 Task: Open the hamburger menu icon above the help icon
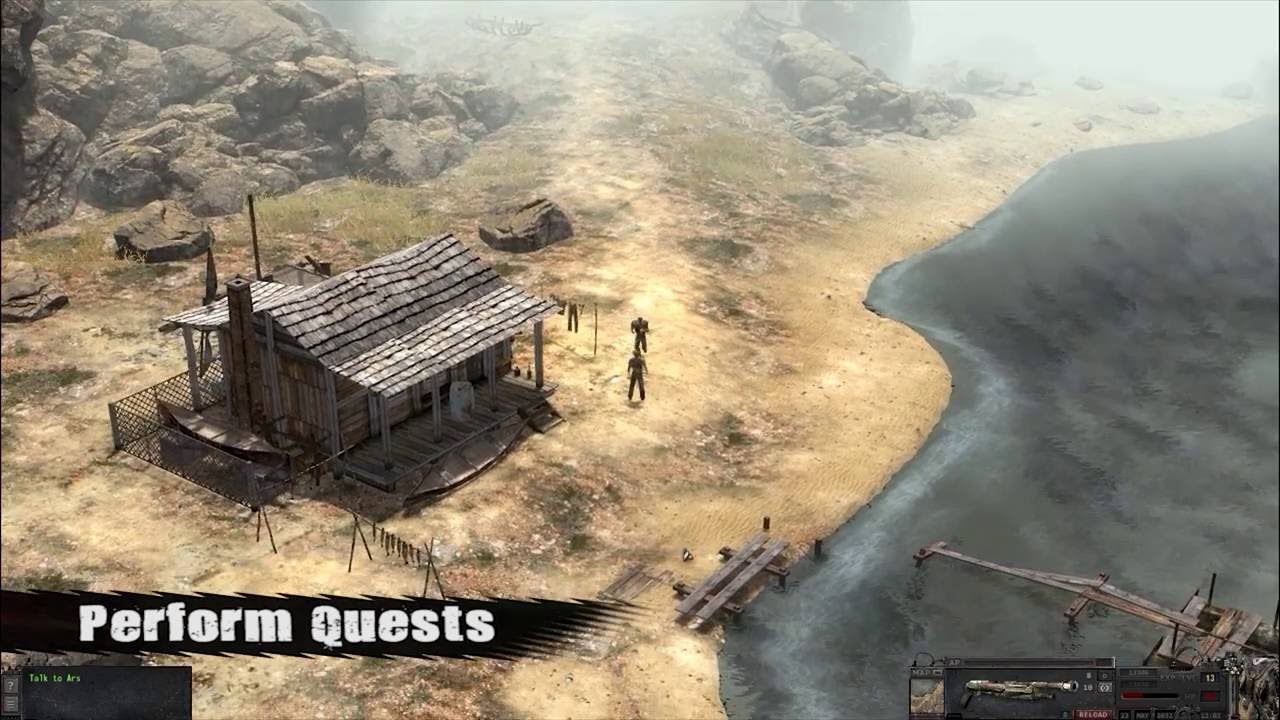(x=12, y=703)
